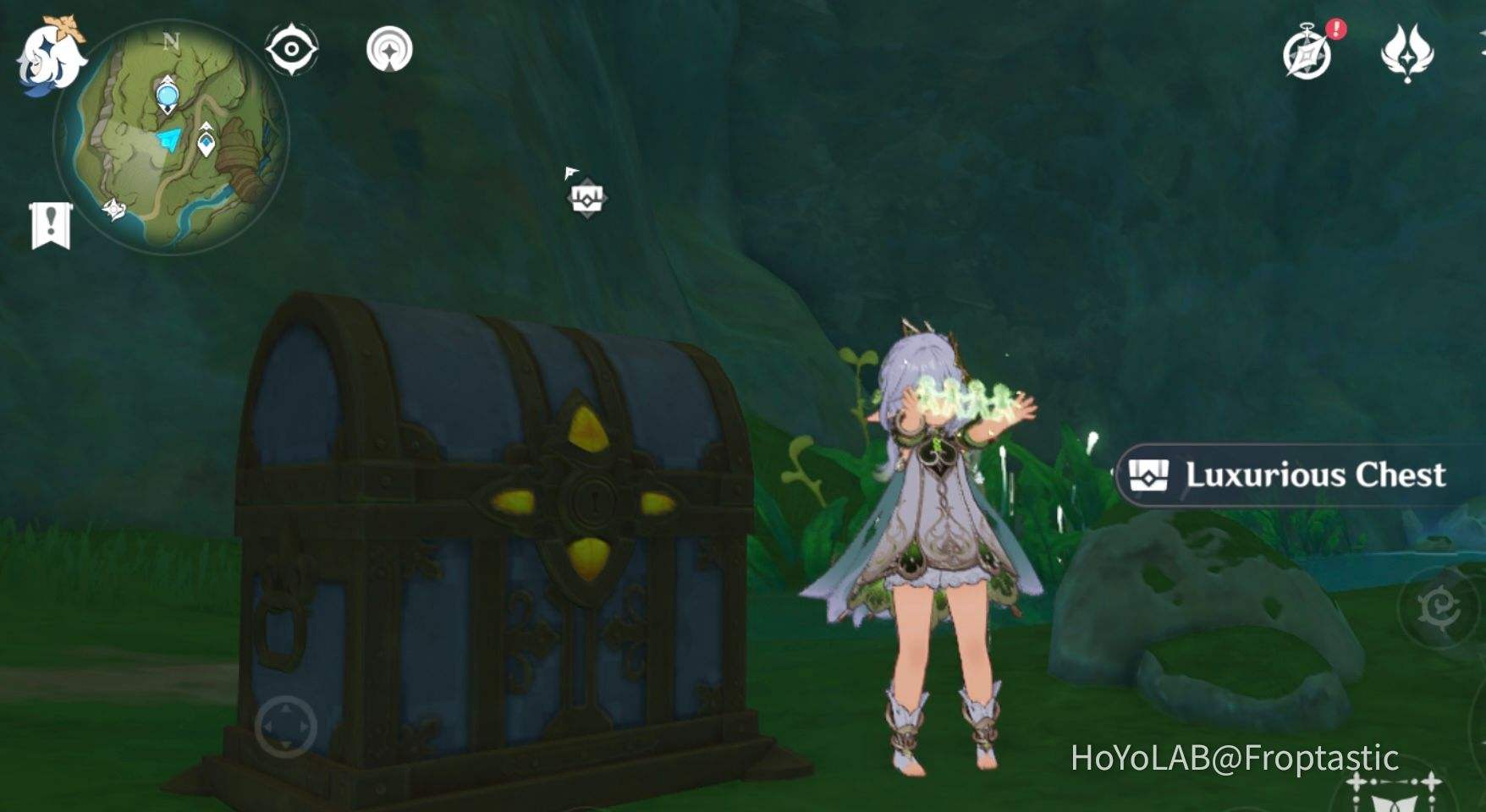Tap the N compass letter on the minimap

(173, 40)
